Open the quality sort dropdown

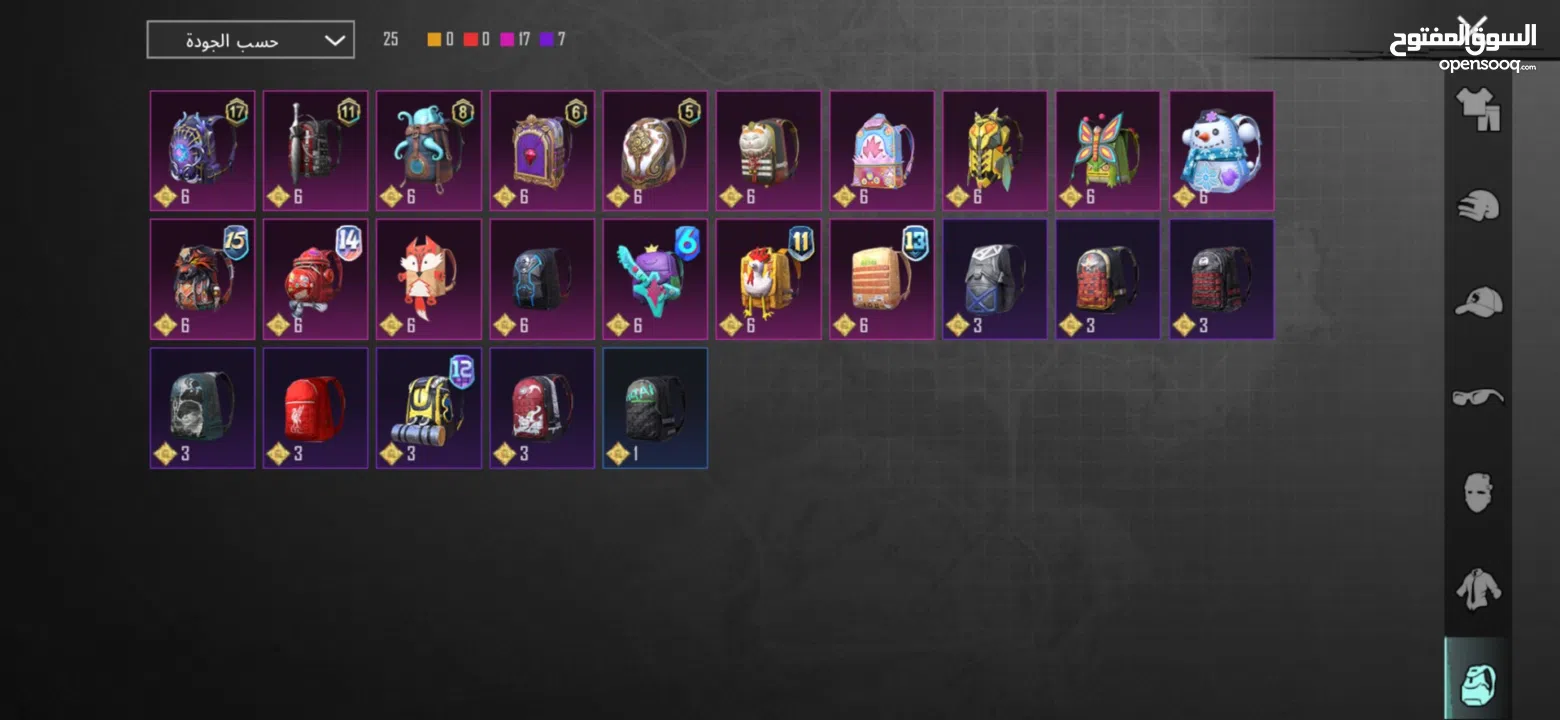[250, 40]
